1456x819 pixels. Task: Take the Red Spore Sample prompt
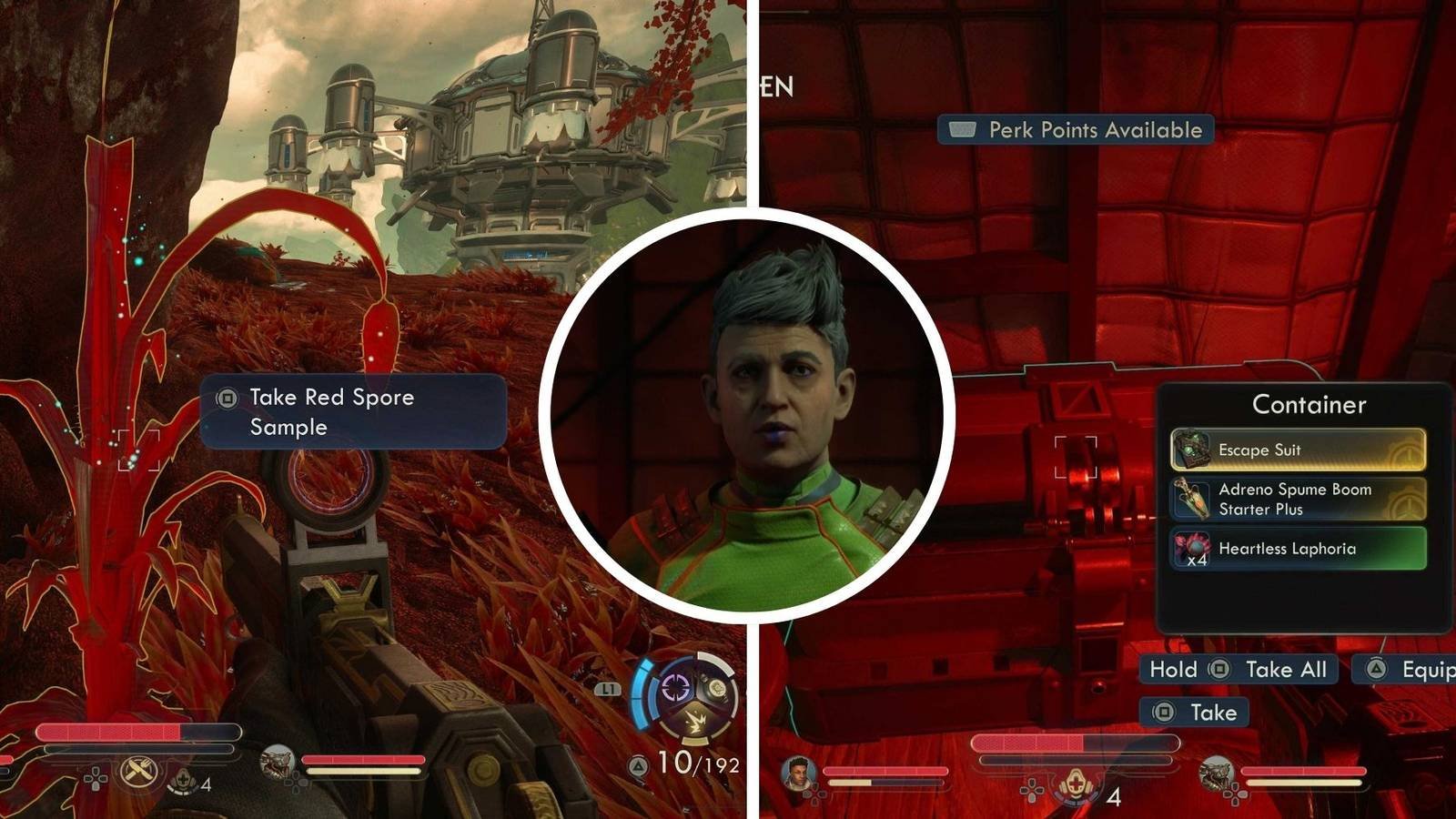(x=352, y=411)
